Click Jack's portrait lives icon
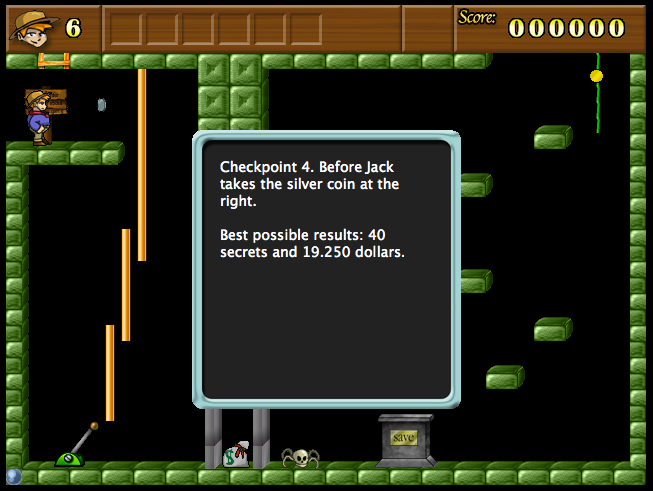The image size is (653, 491). pyautogui.click(x=31, y=27)
